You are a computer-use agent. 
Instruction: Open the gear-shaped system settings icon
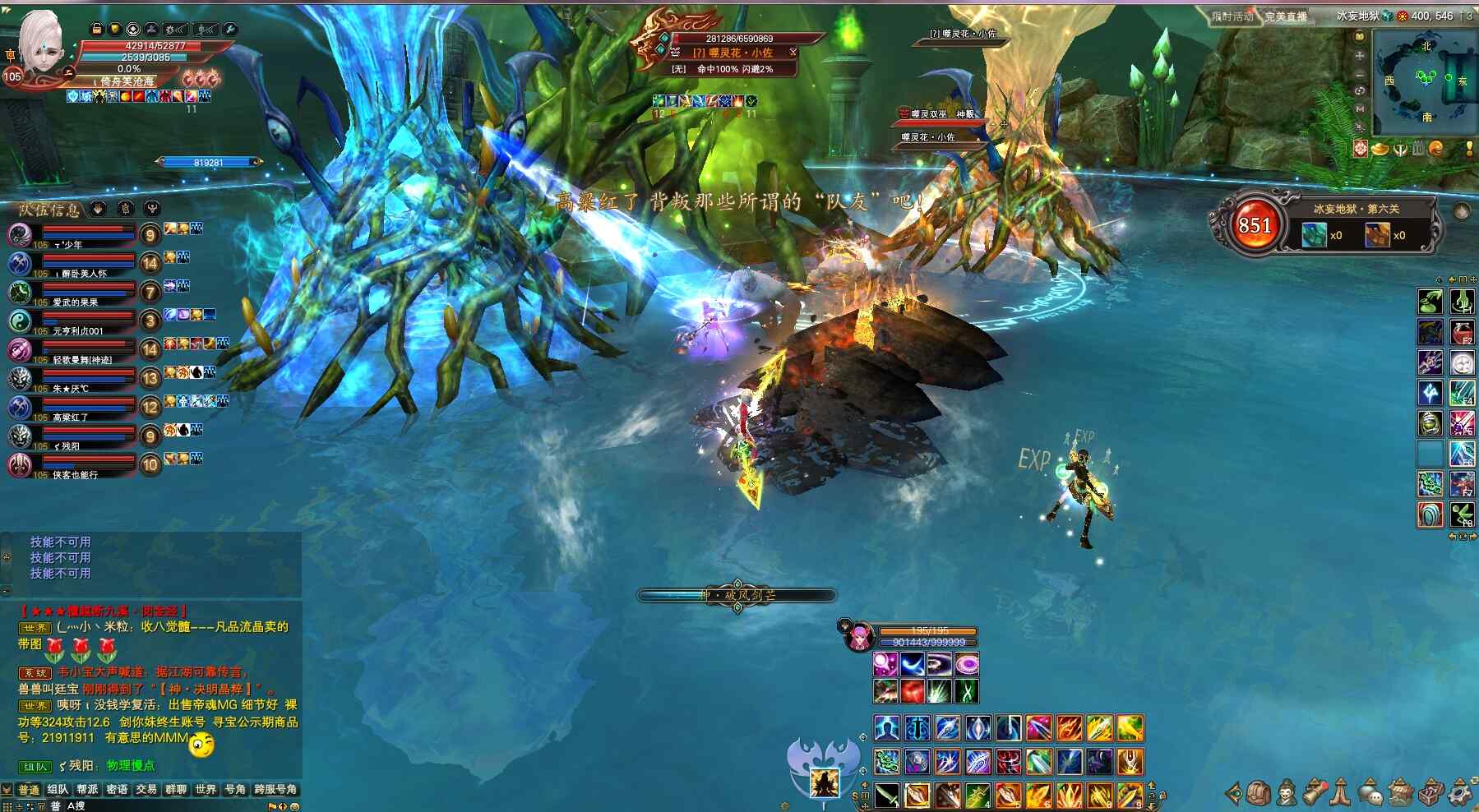[x=1460, y=793]
